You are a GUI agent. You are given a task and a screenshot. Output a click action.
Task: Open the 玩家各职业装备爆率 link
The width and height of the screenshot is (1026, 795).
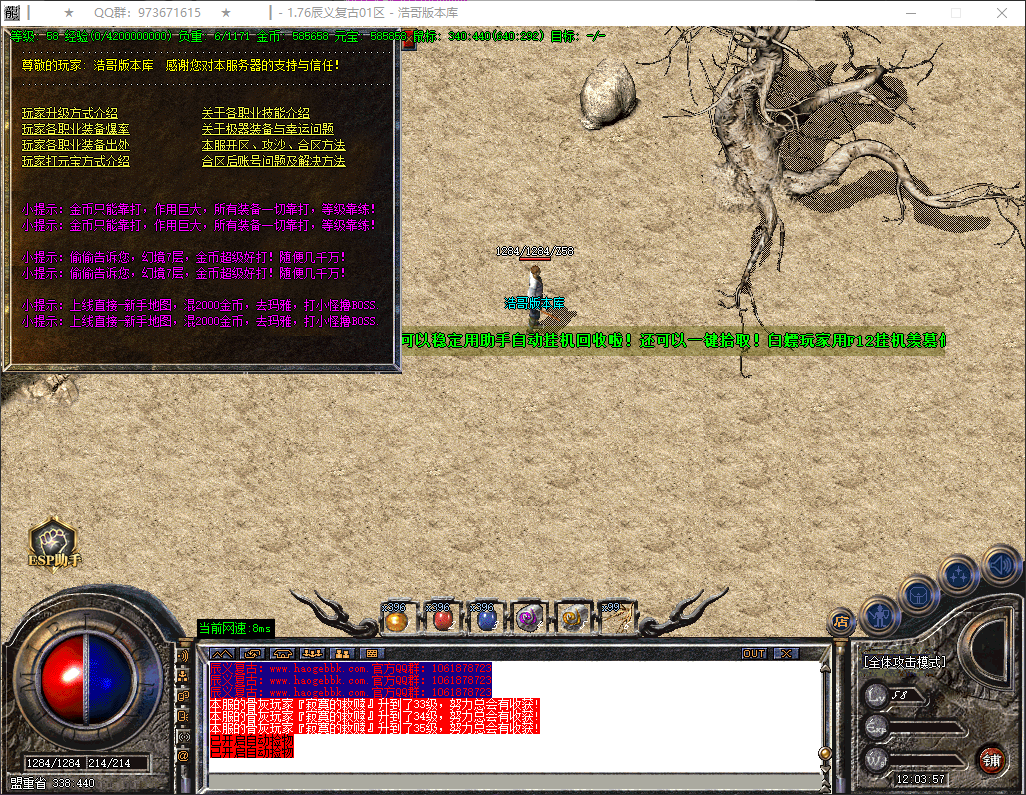click(x=76, y=129)
